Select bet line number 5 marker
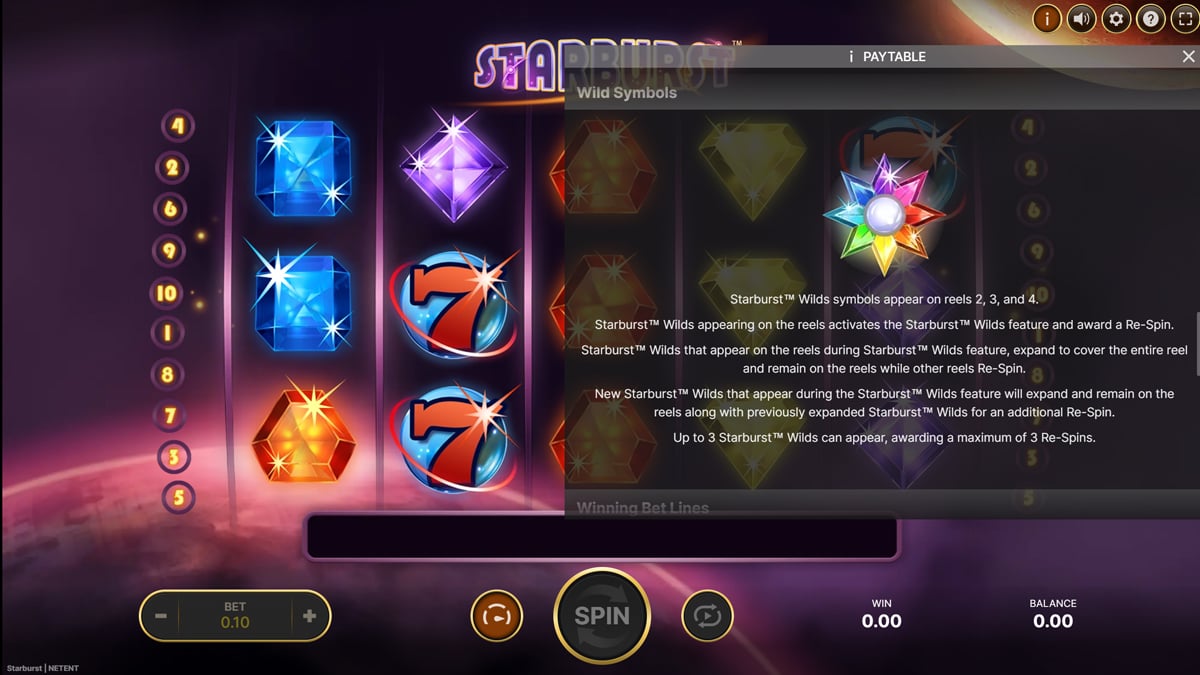 (x=178, y=497)
